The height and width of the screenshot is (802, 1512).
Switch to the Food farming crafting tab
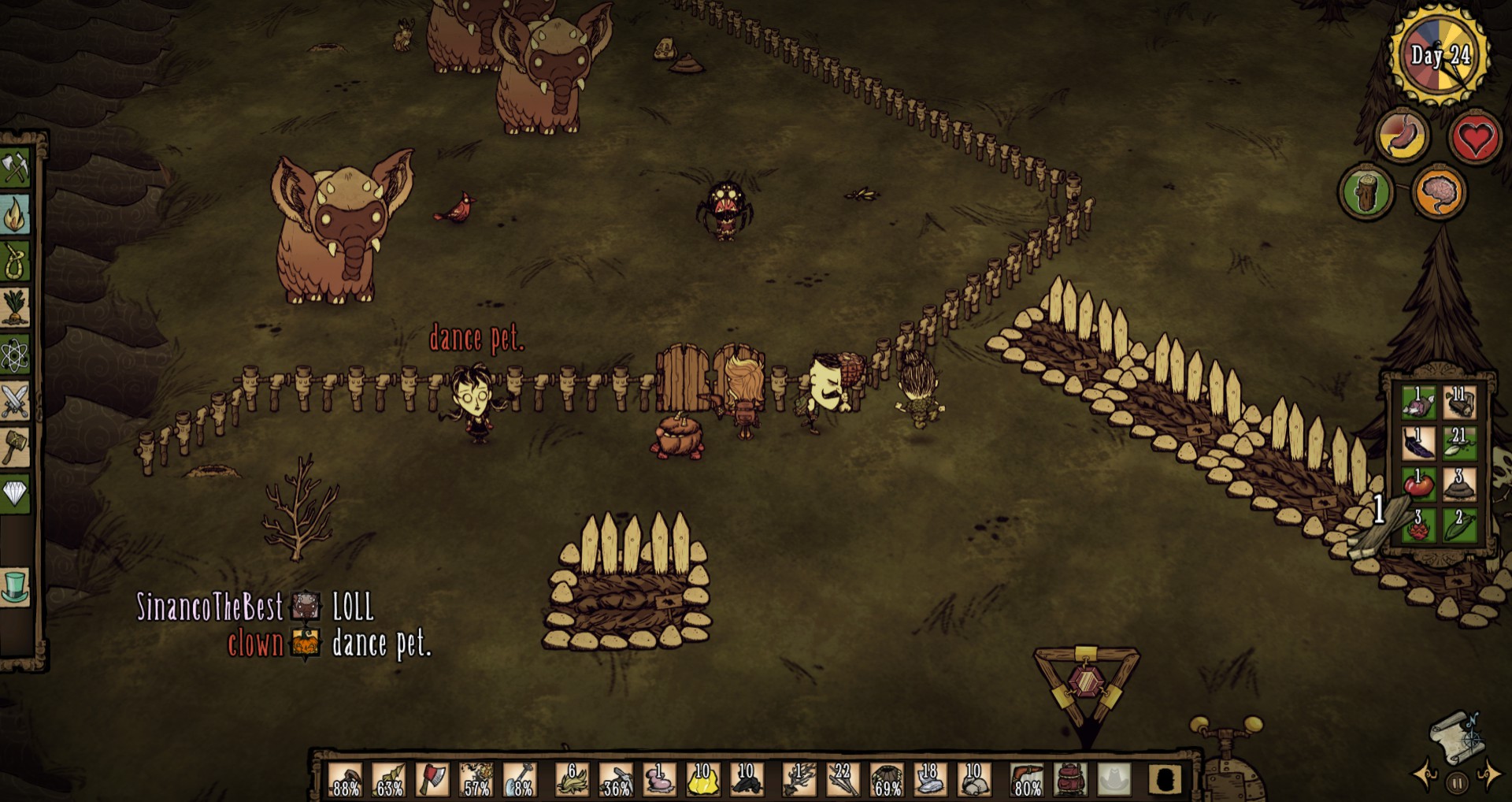(16, 307)
